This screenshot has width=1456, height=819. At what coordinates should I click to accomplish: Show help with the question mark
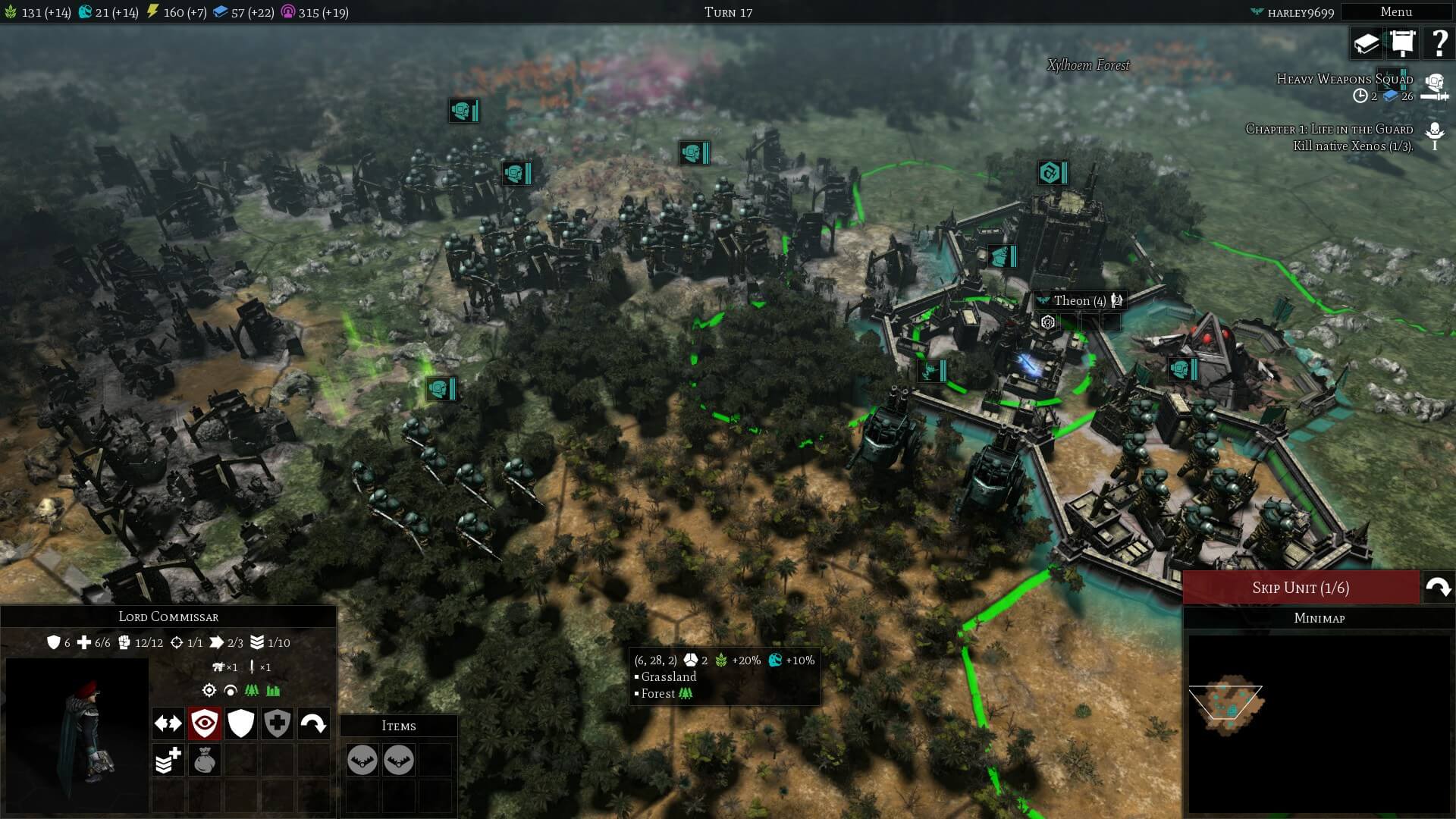[x=1439, y=43]
